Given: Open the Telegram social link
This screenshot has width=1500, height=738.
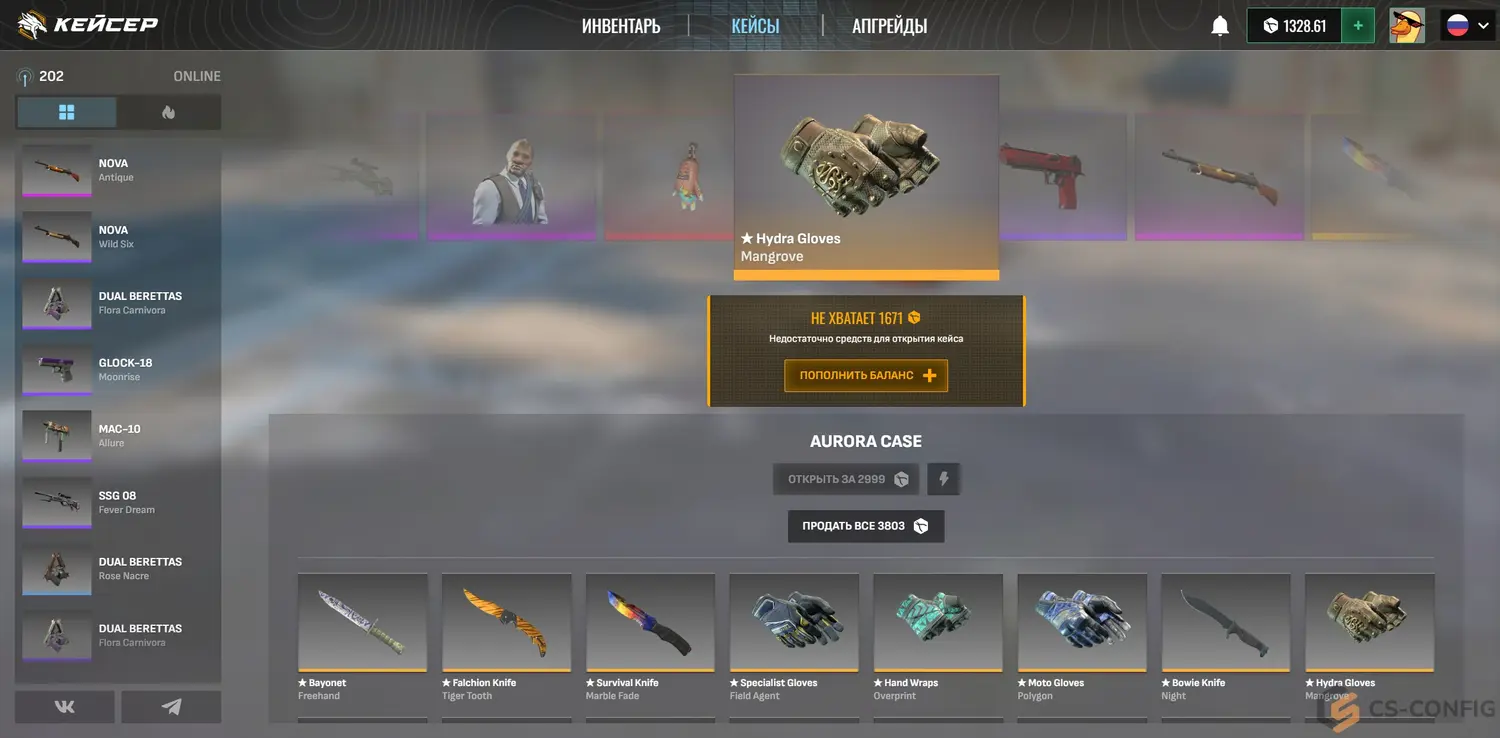Looking at the screenshot, I should (x=171, y=707).
